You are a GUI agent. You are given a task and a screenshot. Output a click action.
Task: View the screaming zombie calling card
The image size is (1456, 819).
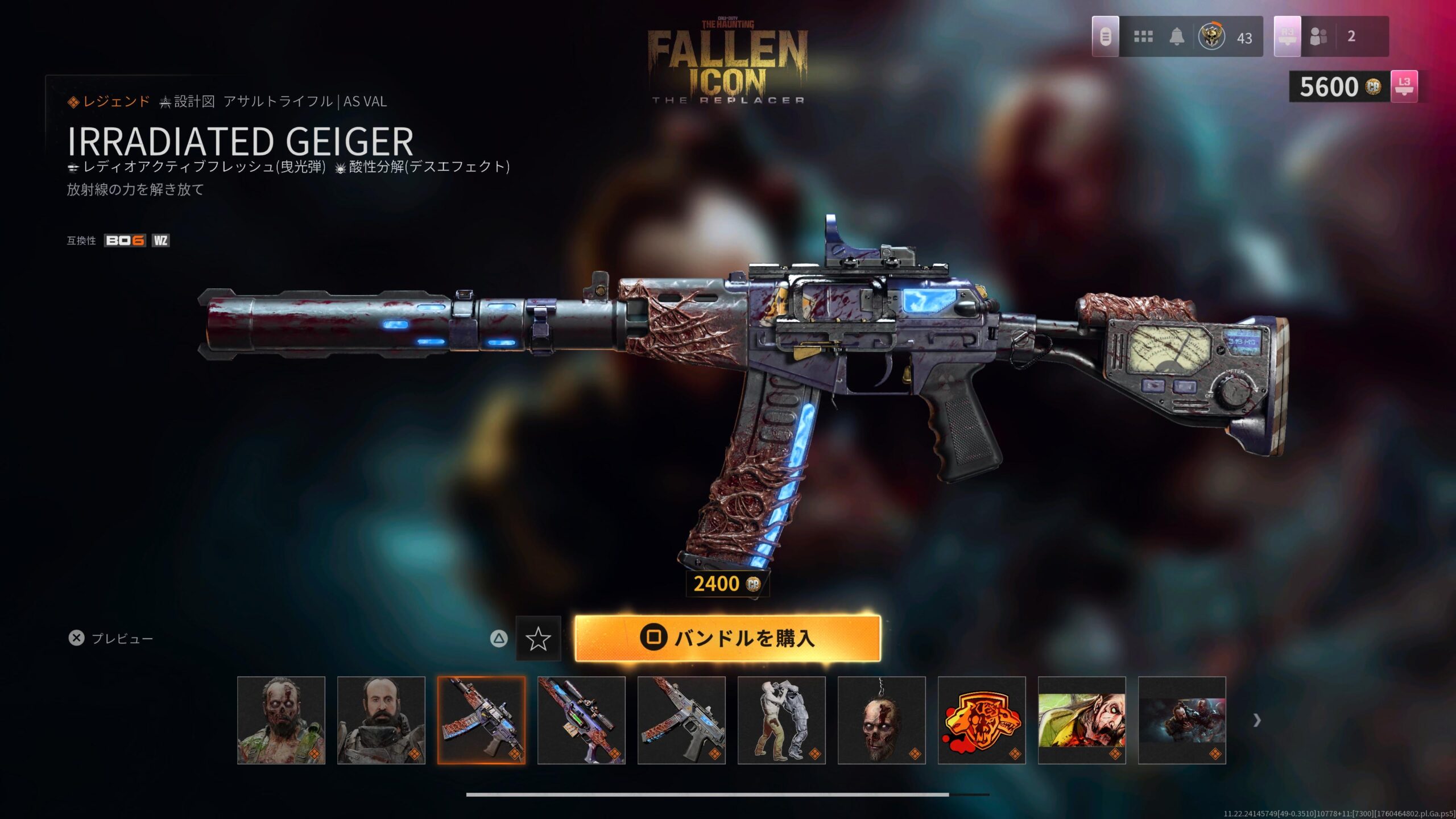(x=1082, y=720)
